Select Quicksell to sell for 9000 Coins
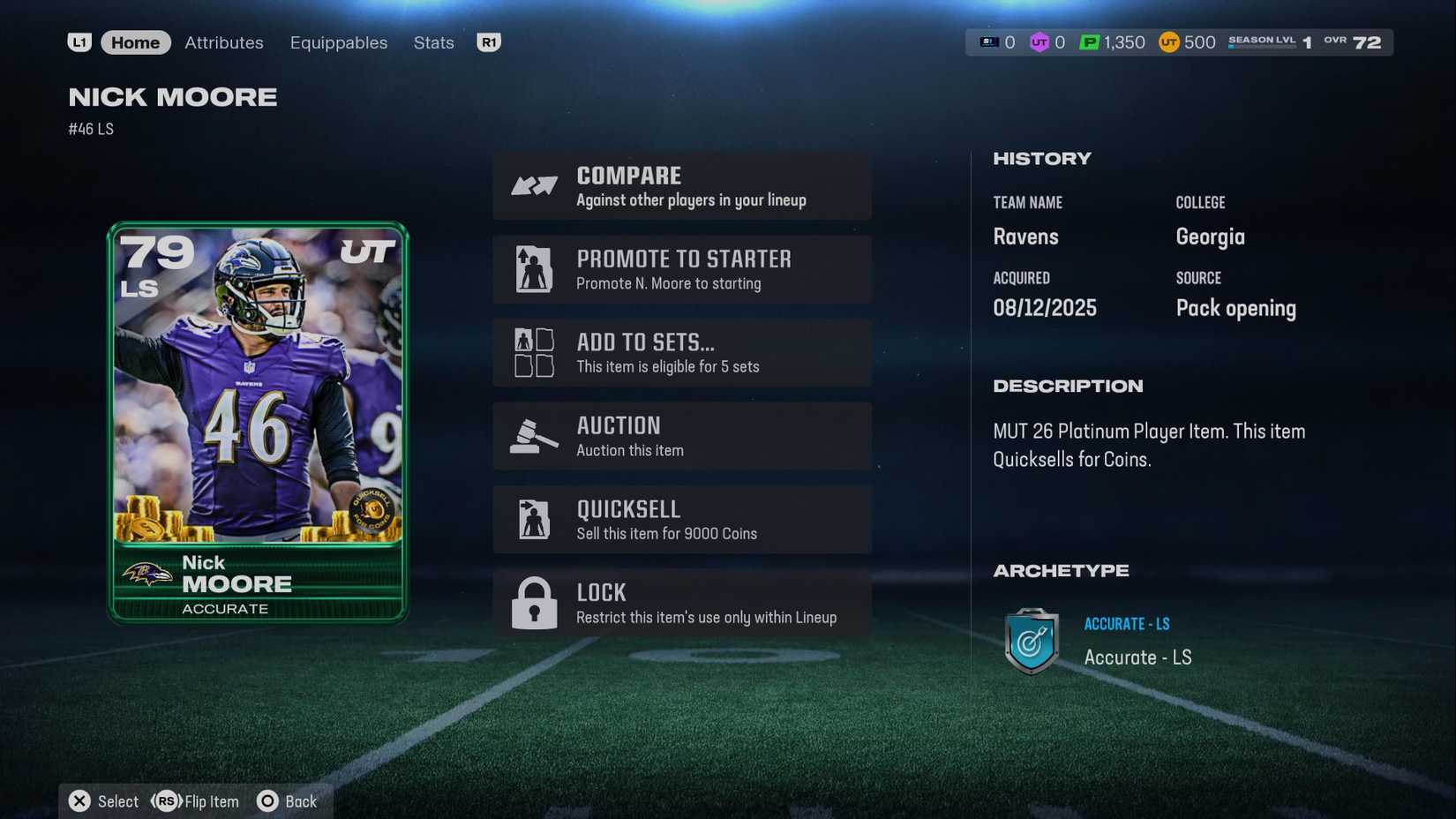 click(x=682, y=519)
